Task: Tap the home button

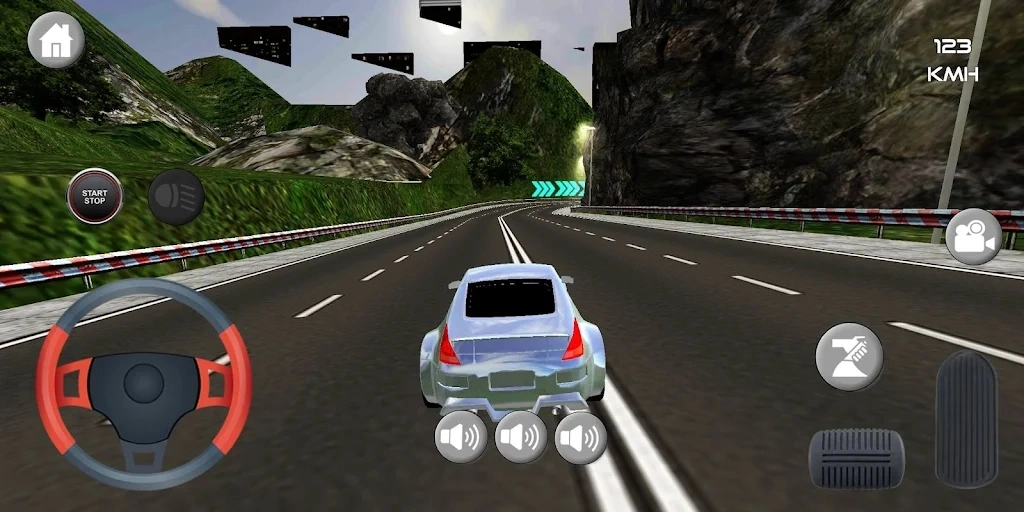Action: (x=56, y=40)
